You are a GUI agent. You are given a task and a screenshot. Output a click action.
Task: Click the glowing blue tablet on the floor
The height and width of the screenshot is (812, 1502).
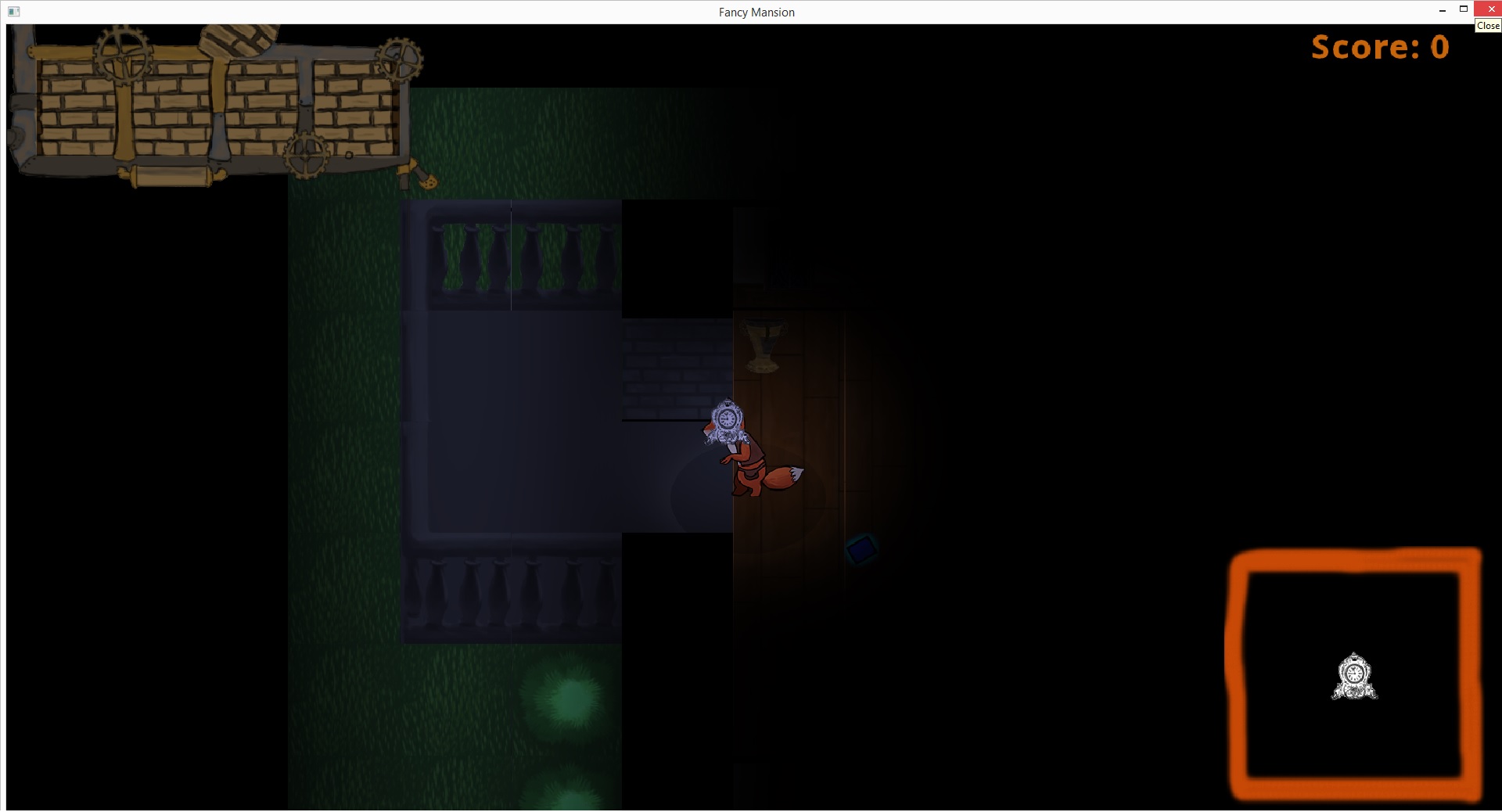(861, 548)
